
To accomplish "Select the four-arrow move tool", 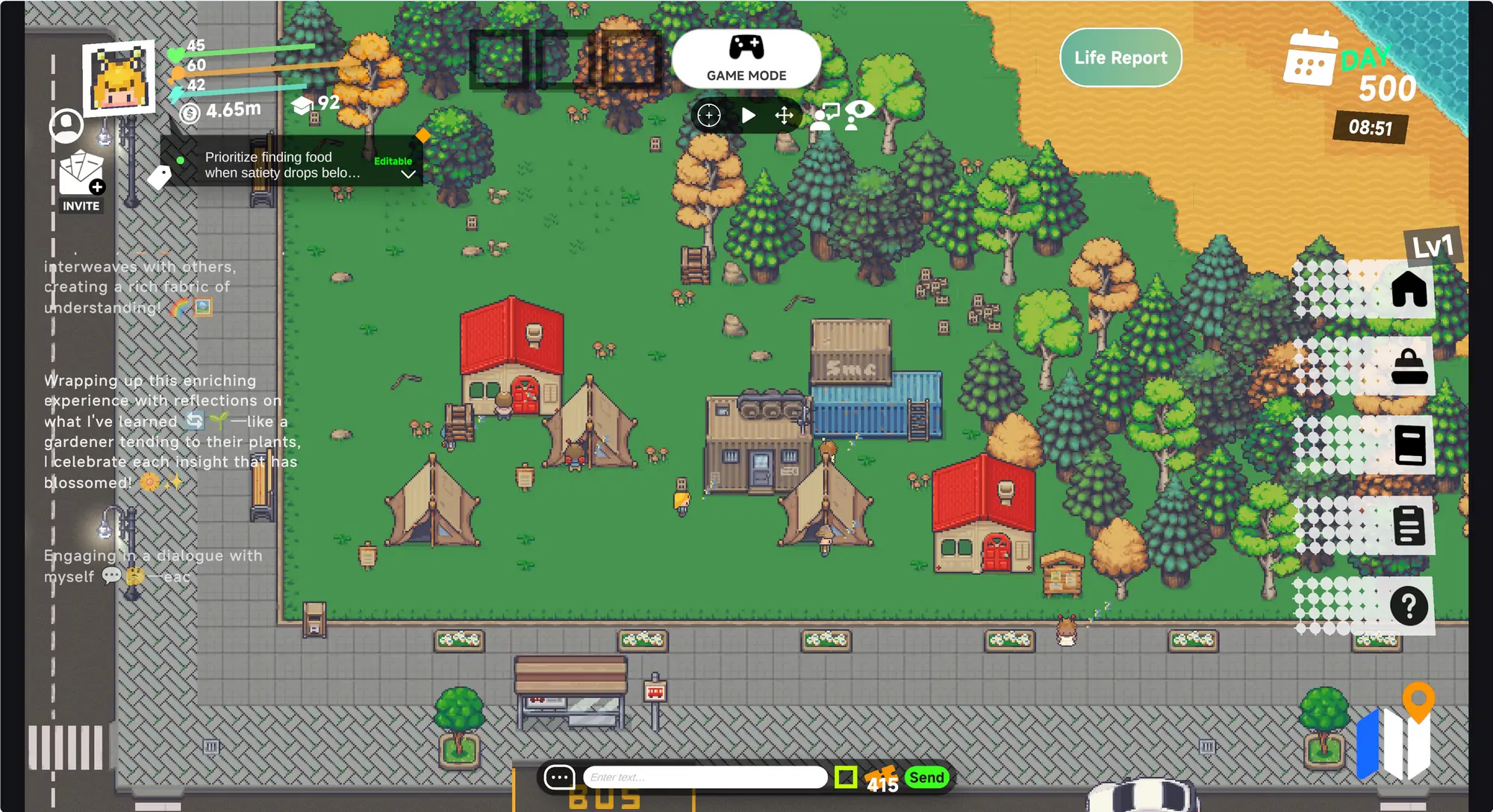I will (x=784, y=116).
